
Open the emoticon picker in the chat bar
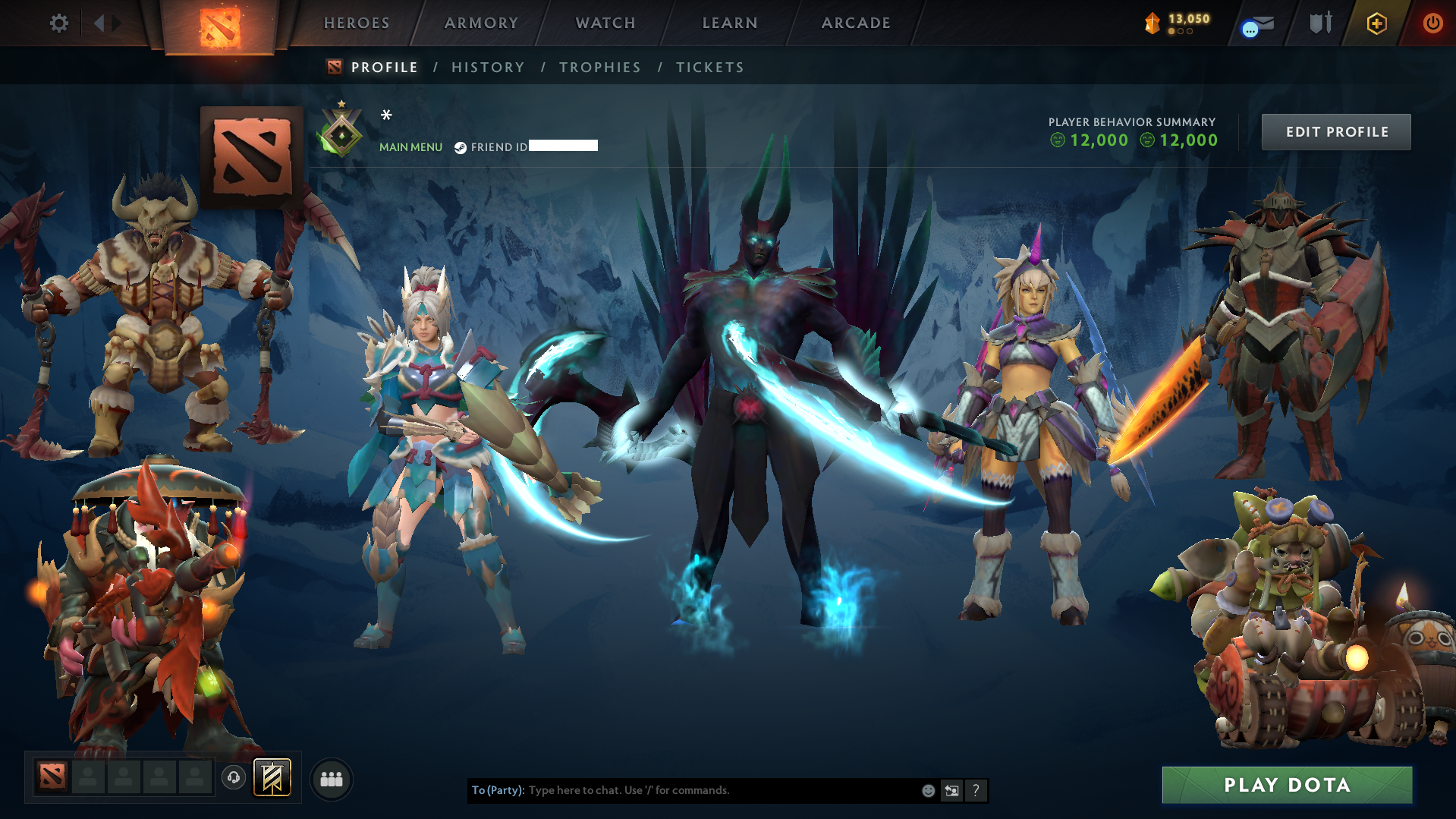point(928,790)
